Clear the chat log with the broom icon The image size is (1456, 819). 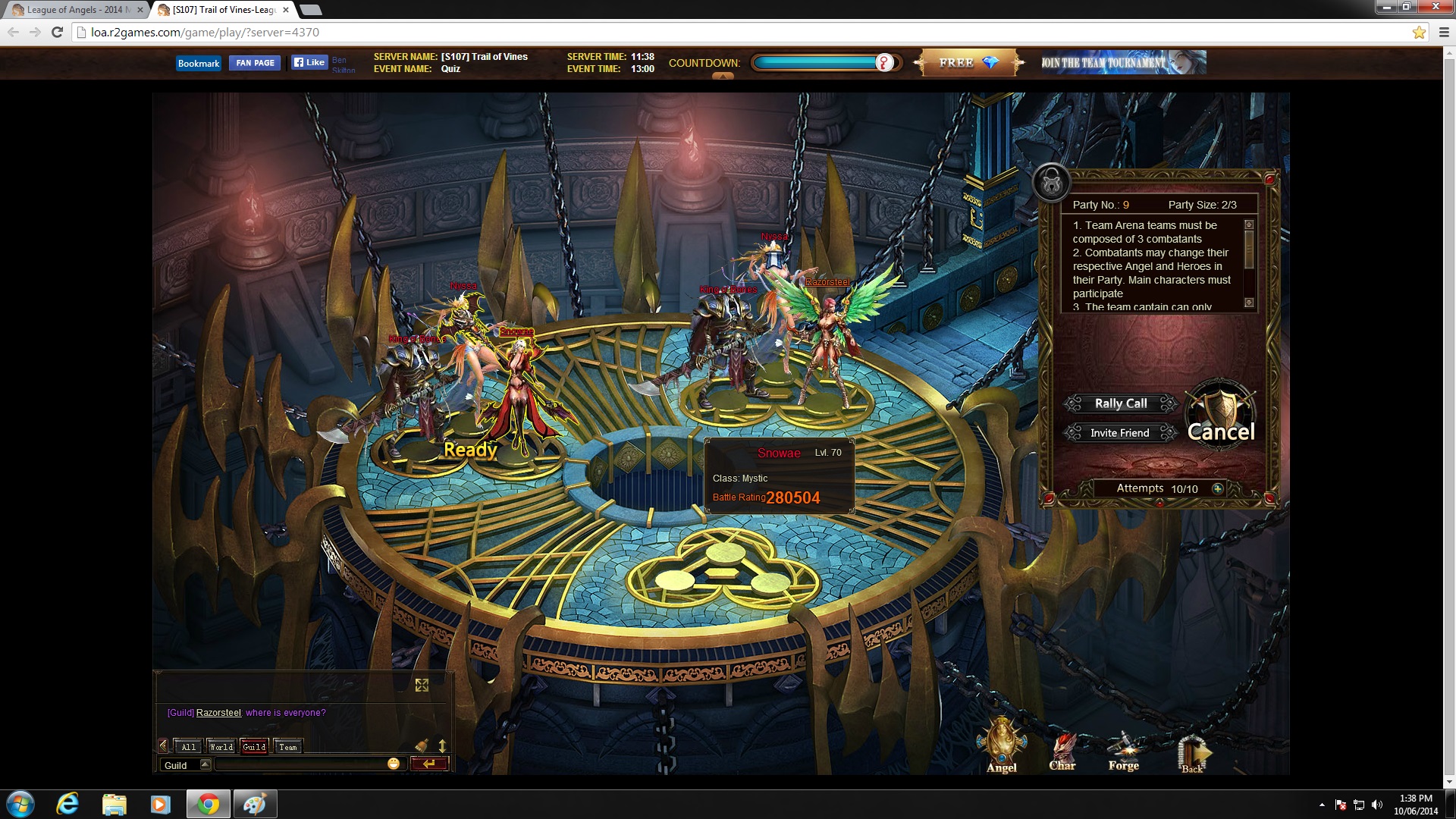pyautogui.click(x=422, y=746)
